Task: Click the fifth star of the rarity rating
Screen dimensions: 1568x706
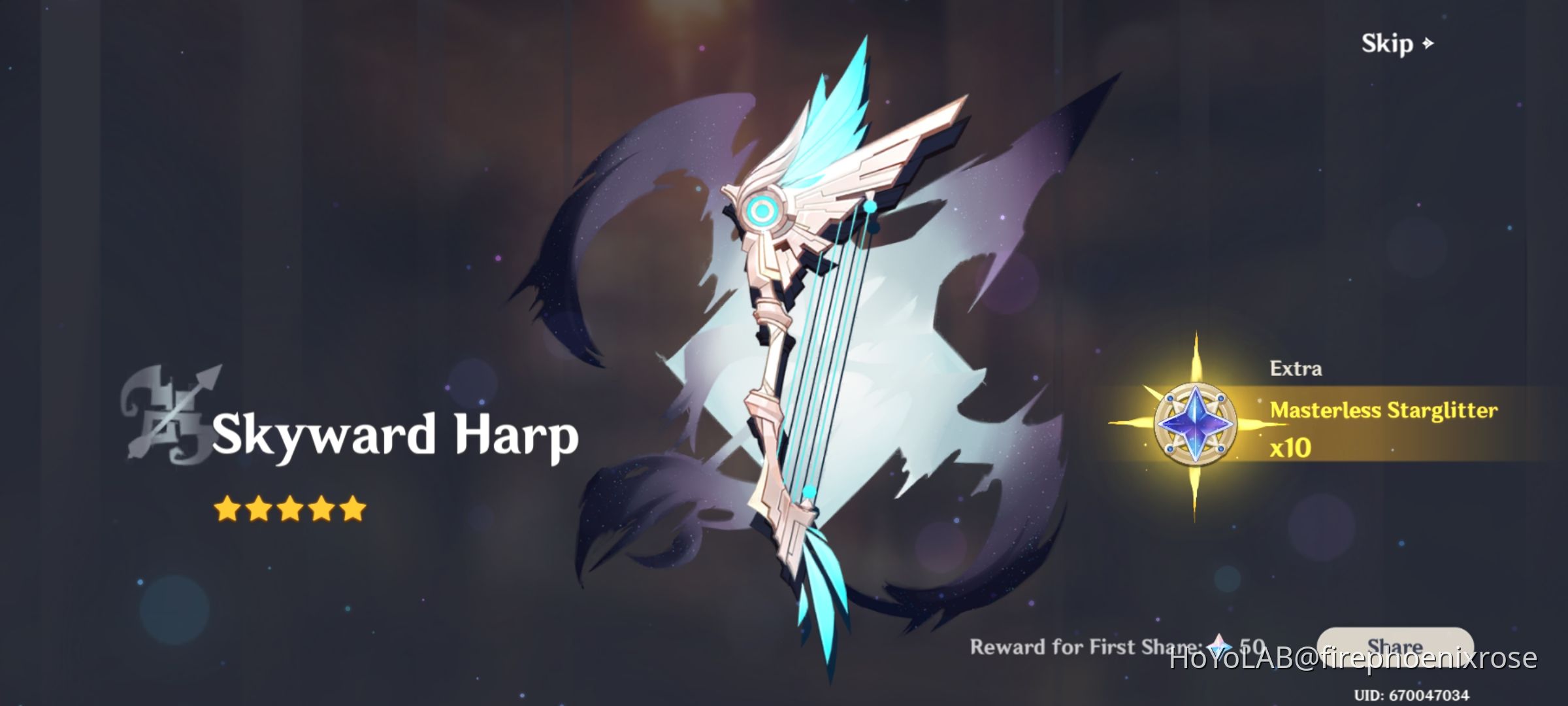Action: click(354, 507)
